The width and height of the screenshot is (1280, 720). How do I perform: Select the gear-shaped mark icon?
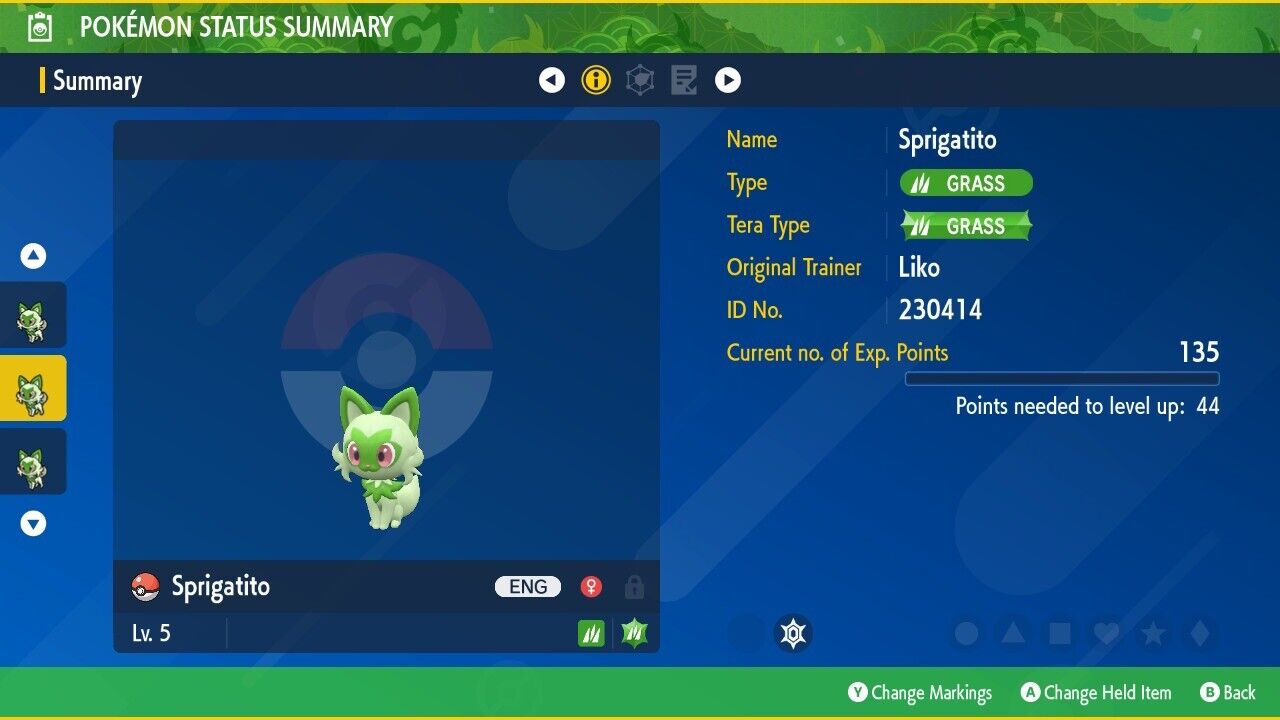(x=793, y=633)
